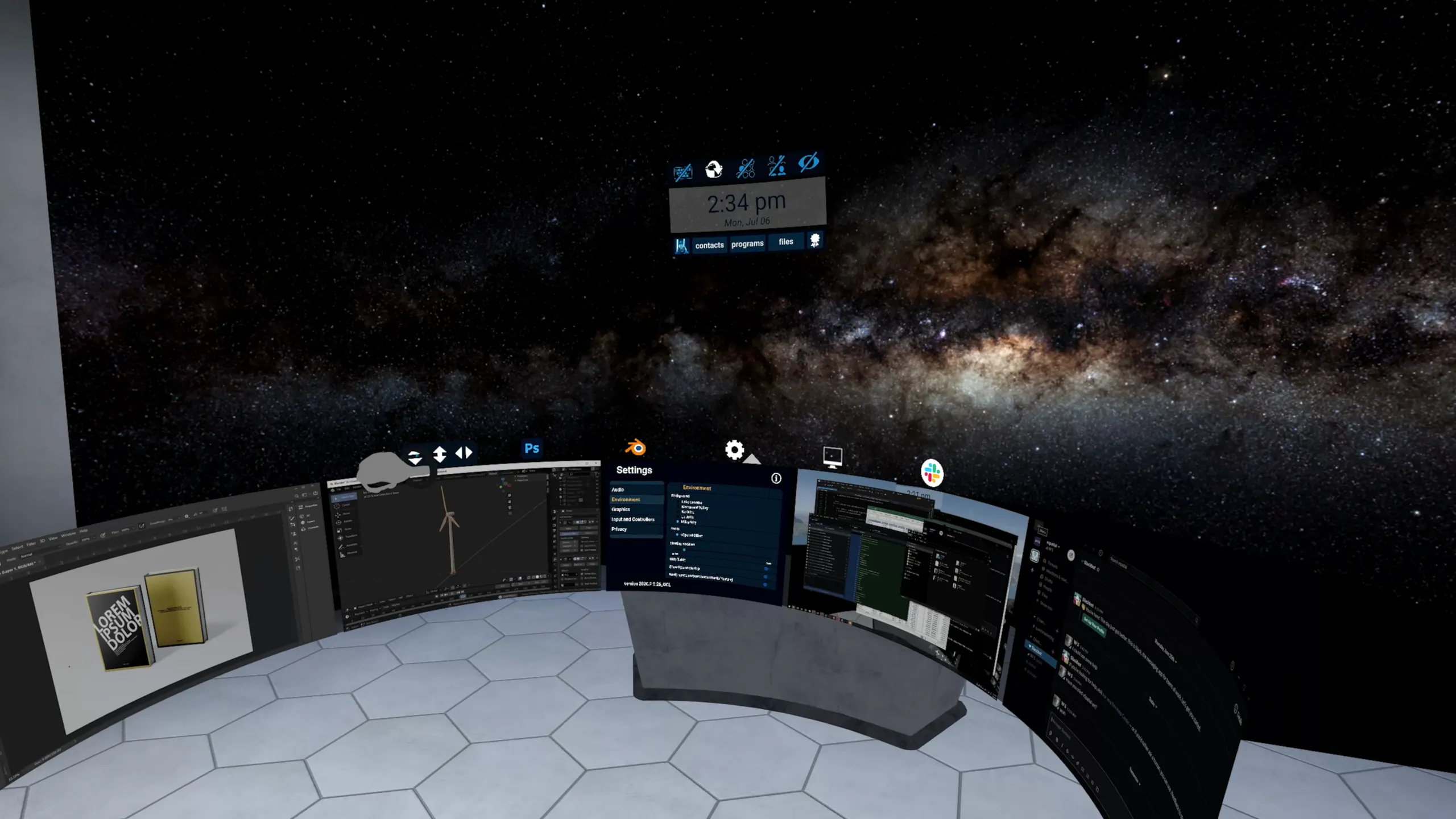Click the headset recenter view icon
This screenshot has width=1456, height=819.
[714, 169]
